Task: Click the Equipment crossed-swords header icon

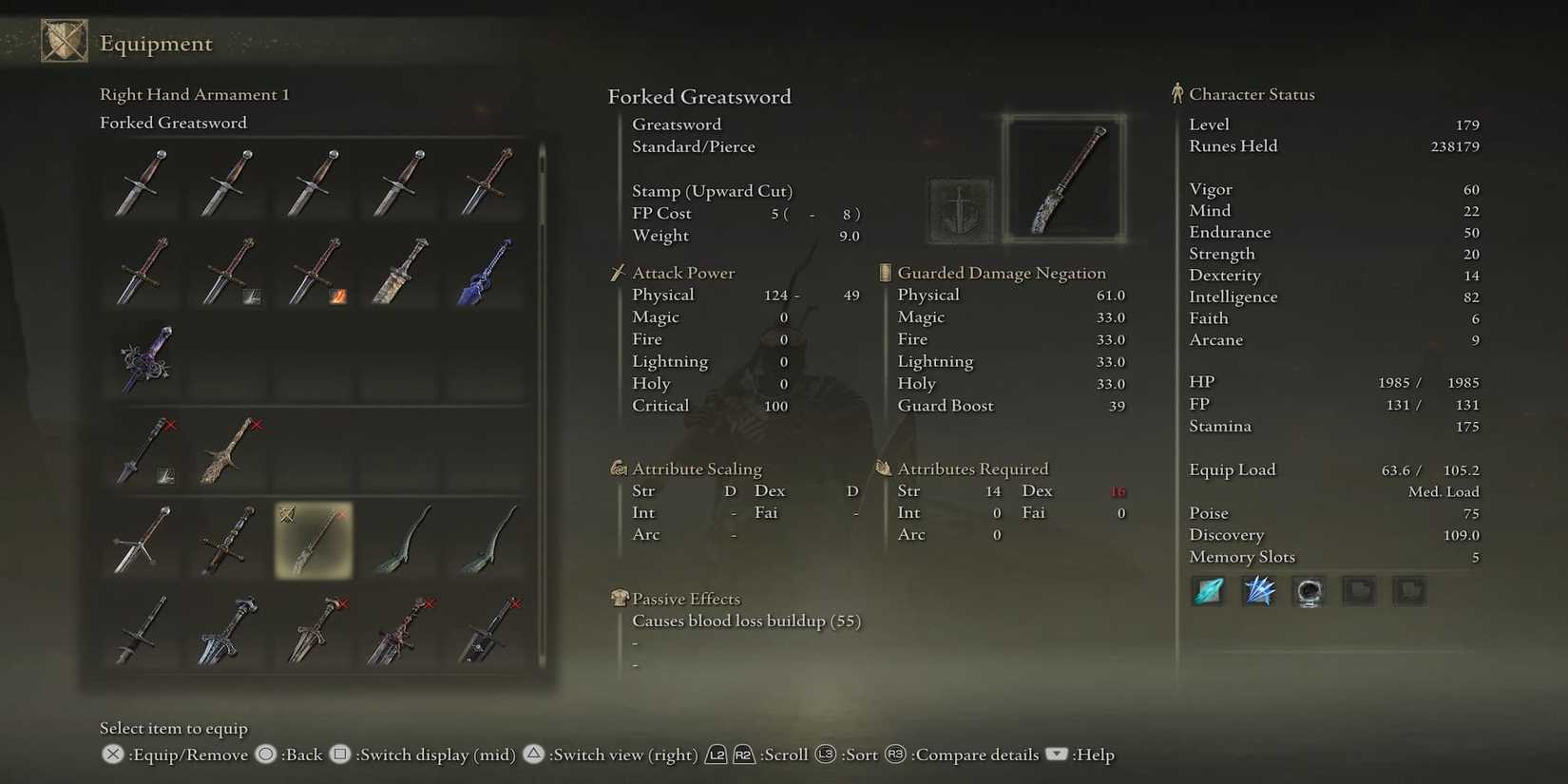Action: (x=63, y=41)
